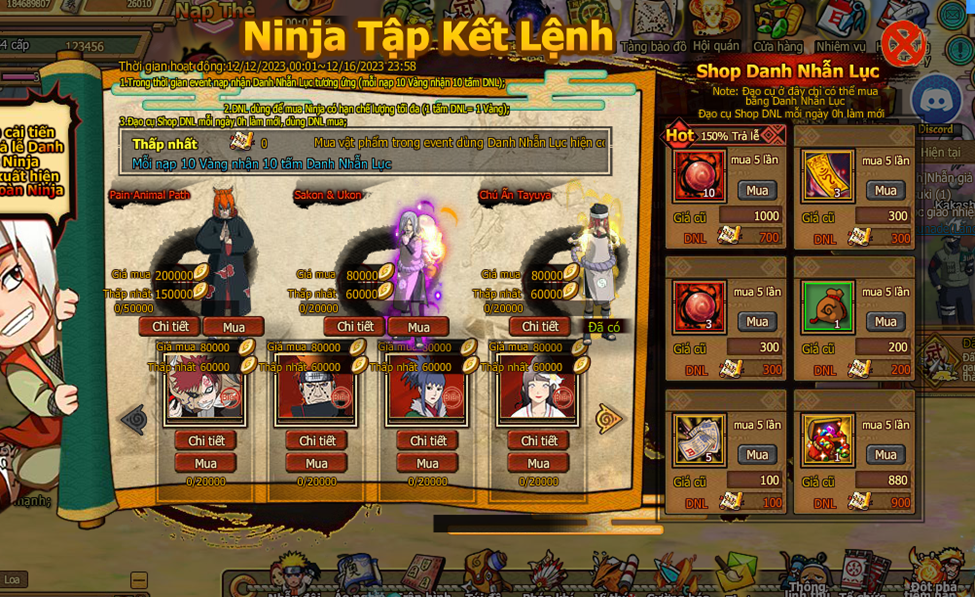This screenshot has height=597, width=975.
Task: Open Chi tiết under the red-haired Gaara portrait
Action: [x=206, y=441]
